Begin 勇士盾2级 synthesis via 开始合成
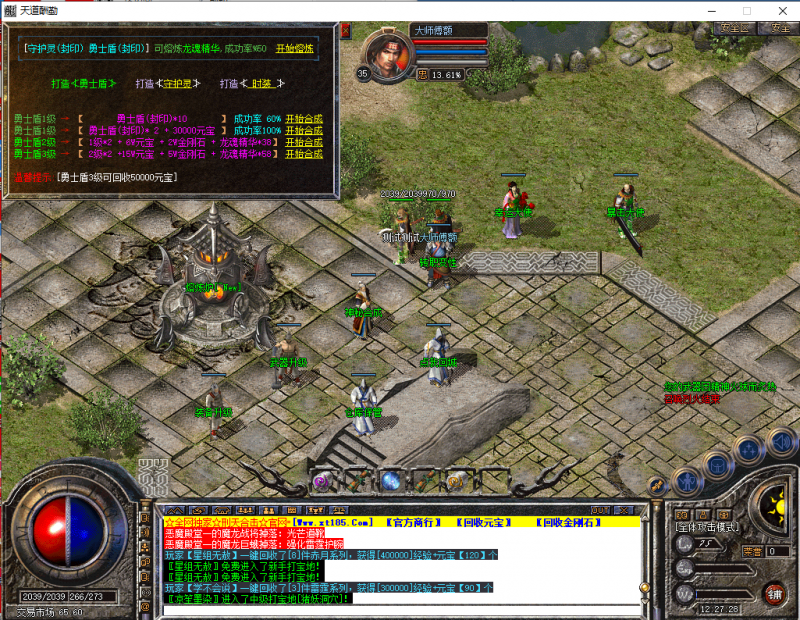This screenshot has width=800, height=620. click(x=304, y=142)
